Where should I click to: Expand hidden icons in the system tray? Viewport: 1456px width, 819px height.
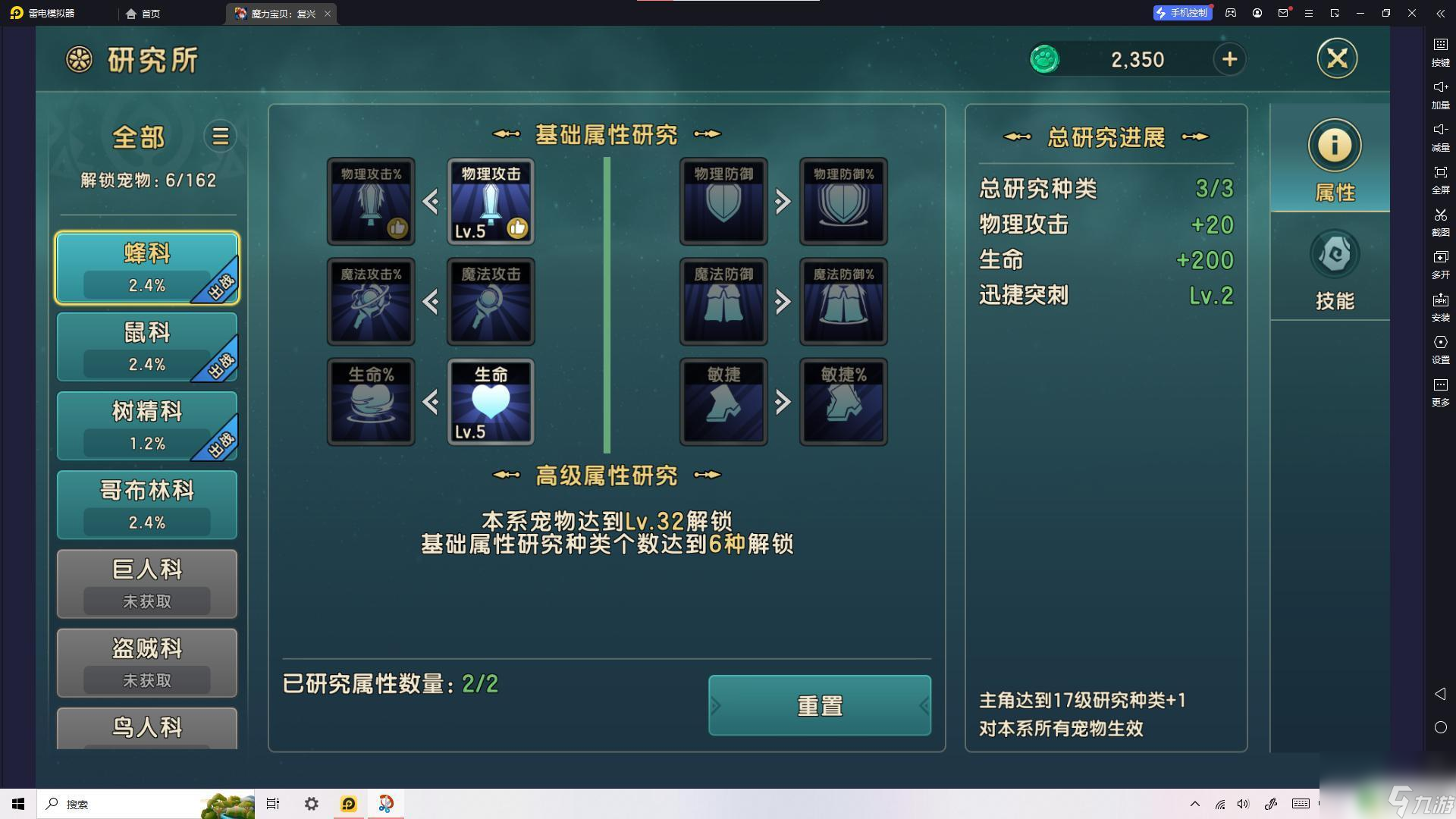pyautogui.click(x=1195, y=804)
